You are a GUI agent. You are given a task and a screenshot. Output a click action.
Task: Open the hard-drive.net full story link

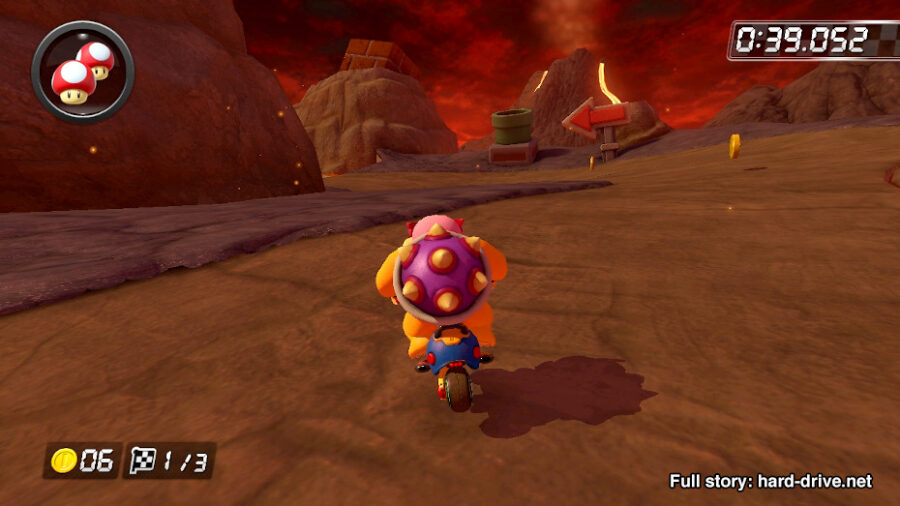point(770,481)
